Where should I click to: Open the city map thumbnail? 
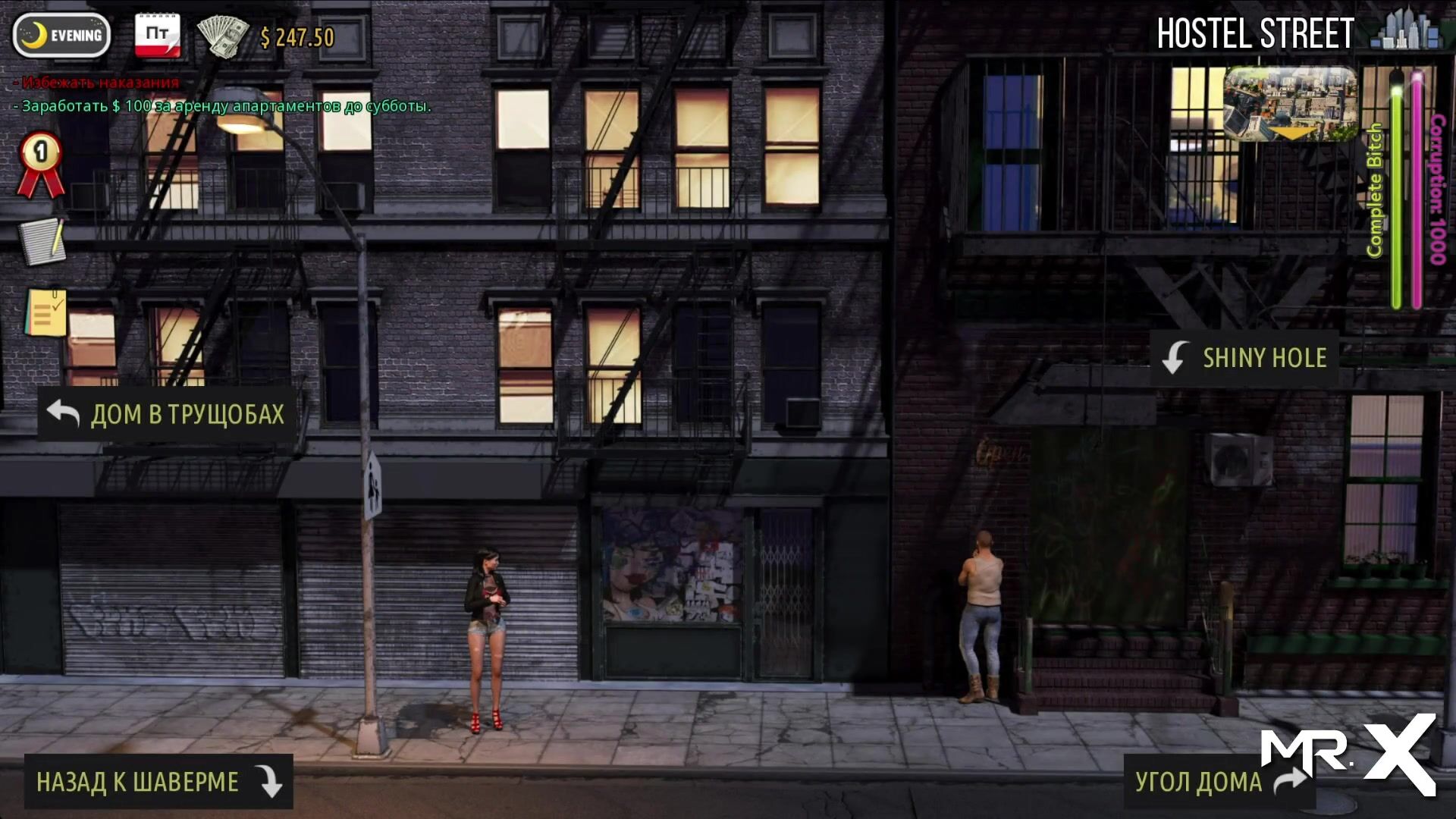(1291, 104)
